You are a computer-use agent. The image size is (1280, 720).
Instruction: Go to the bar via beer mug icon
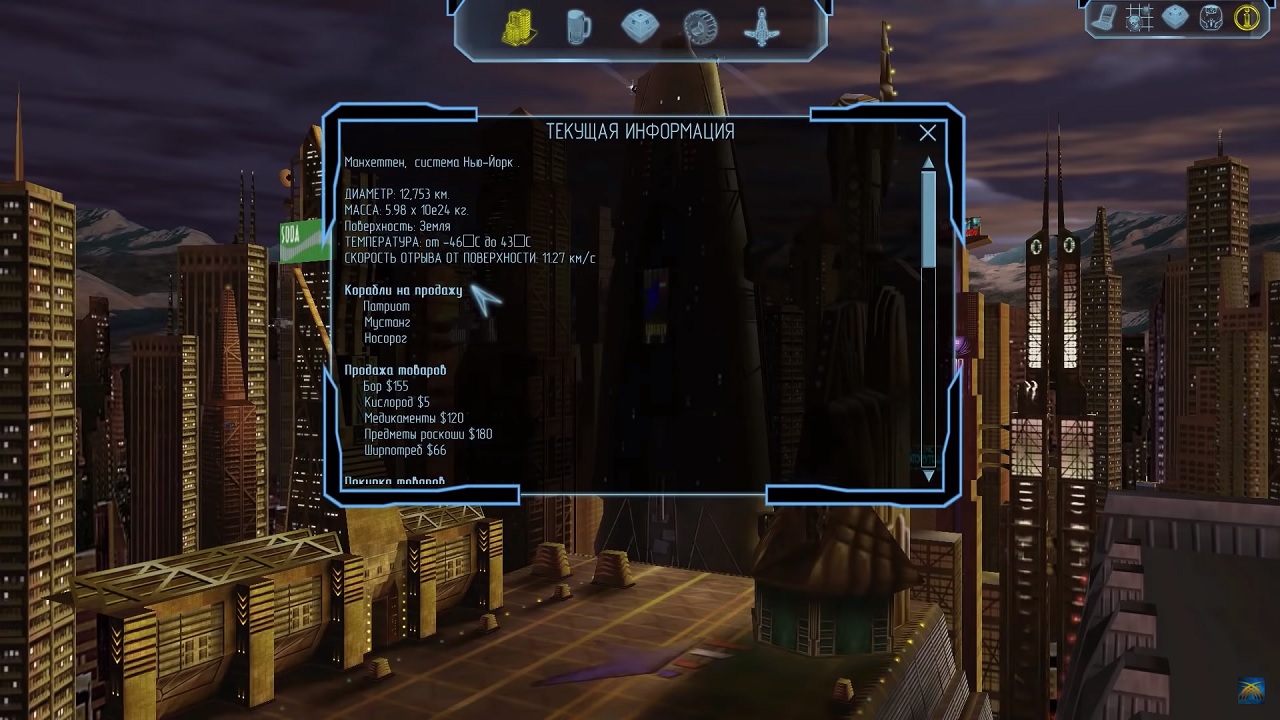point(579,27)
